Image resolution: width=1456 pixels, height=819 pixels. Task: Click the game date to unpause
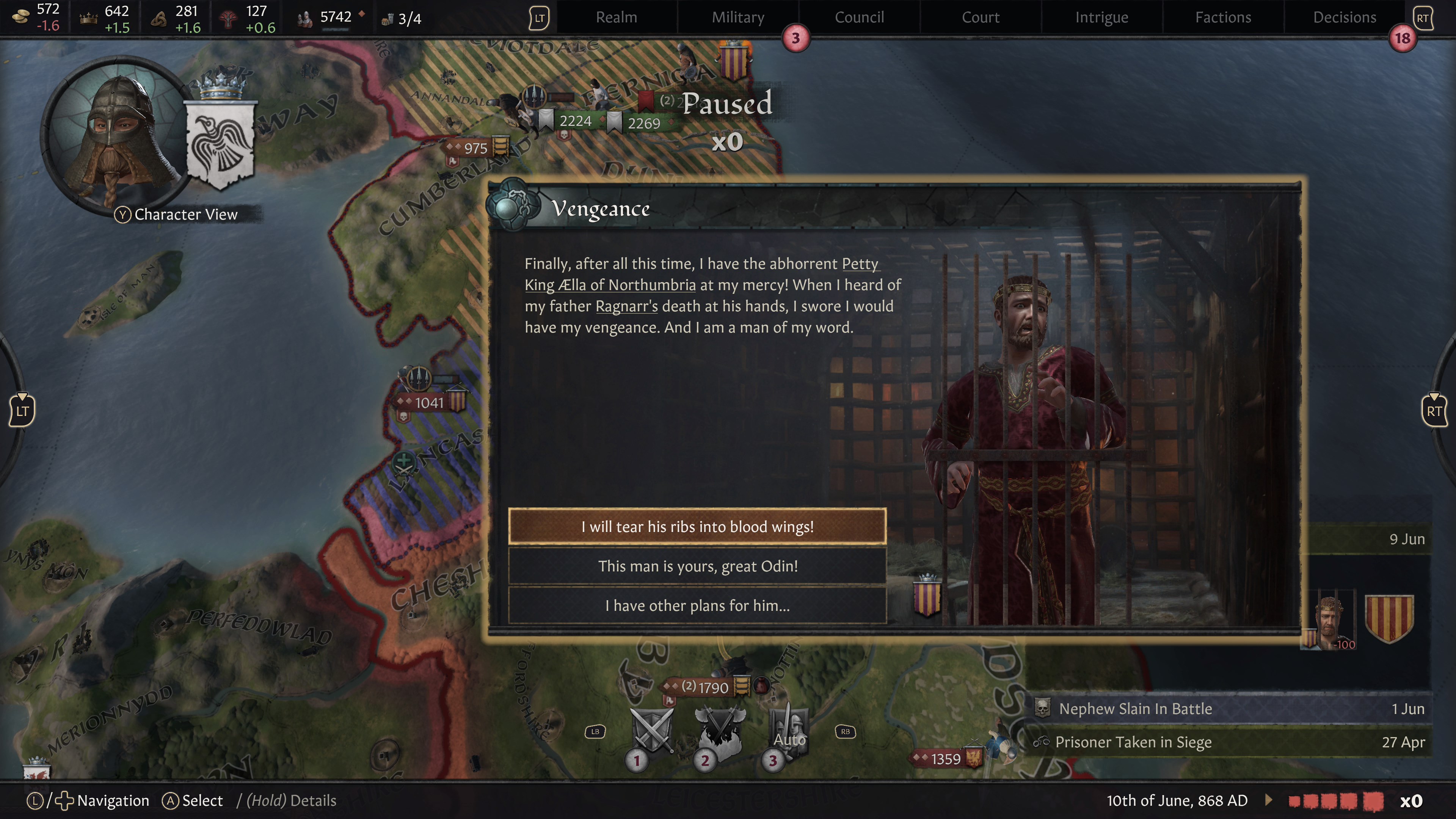click(1177, 800)
